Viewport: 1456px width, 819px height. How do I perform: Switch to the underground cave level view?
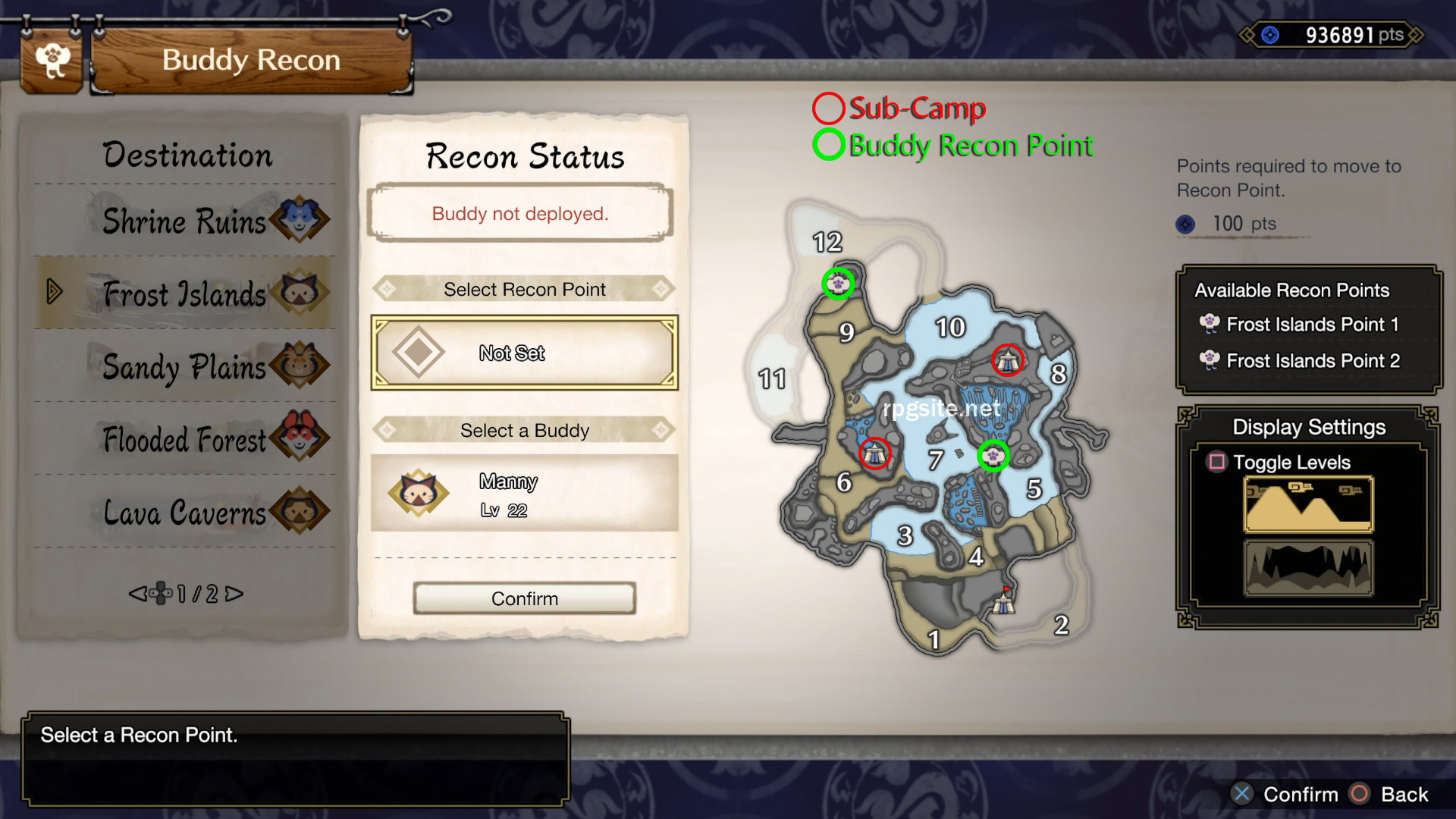[1307, 567]
